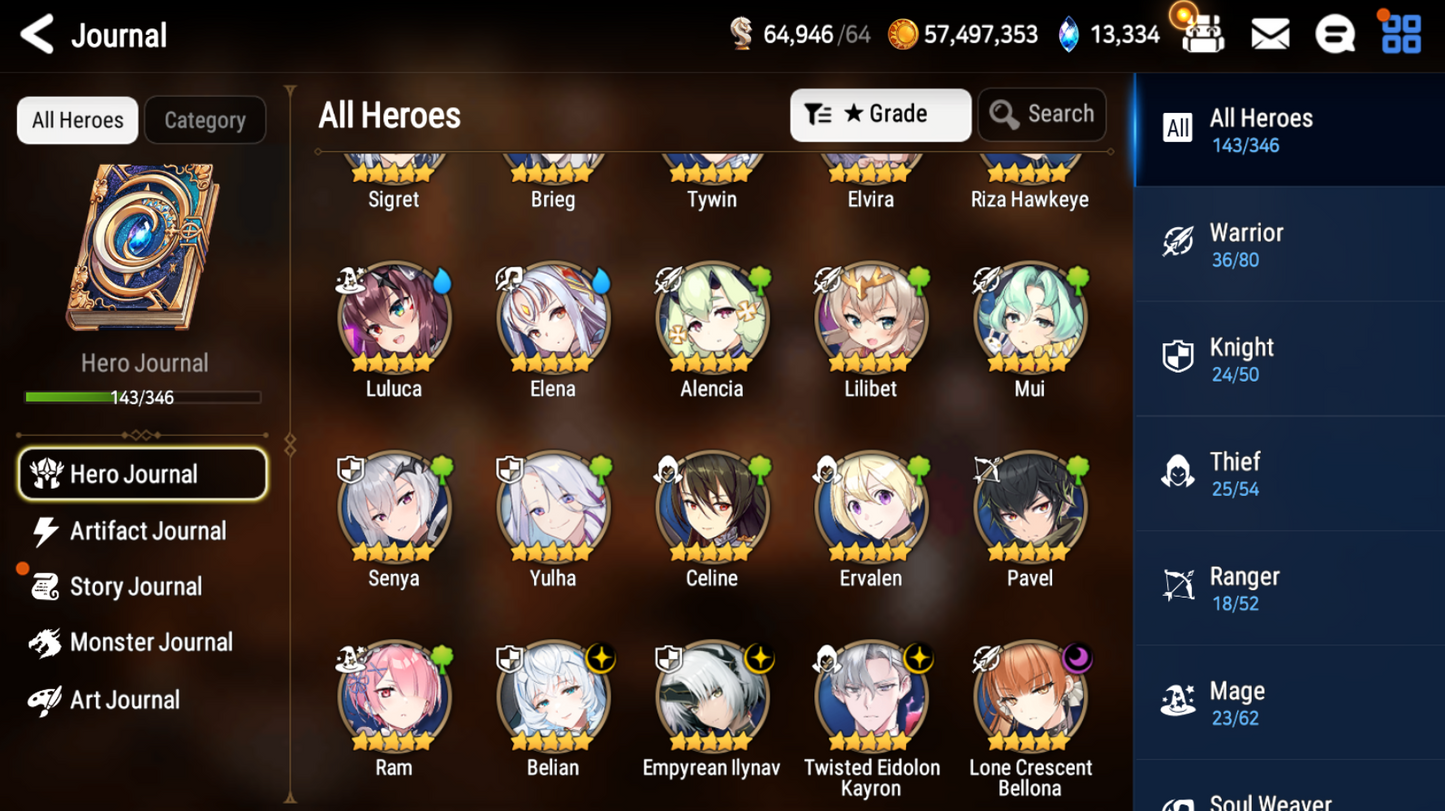Select the hero Belian
This screenshot has height=811, width=1445.
pos(553,698)
